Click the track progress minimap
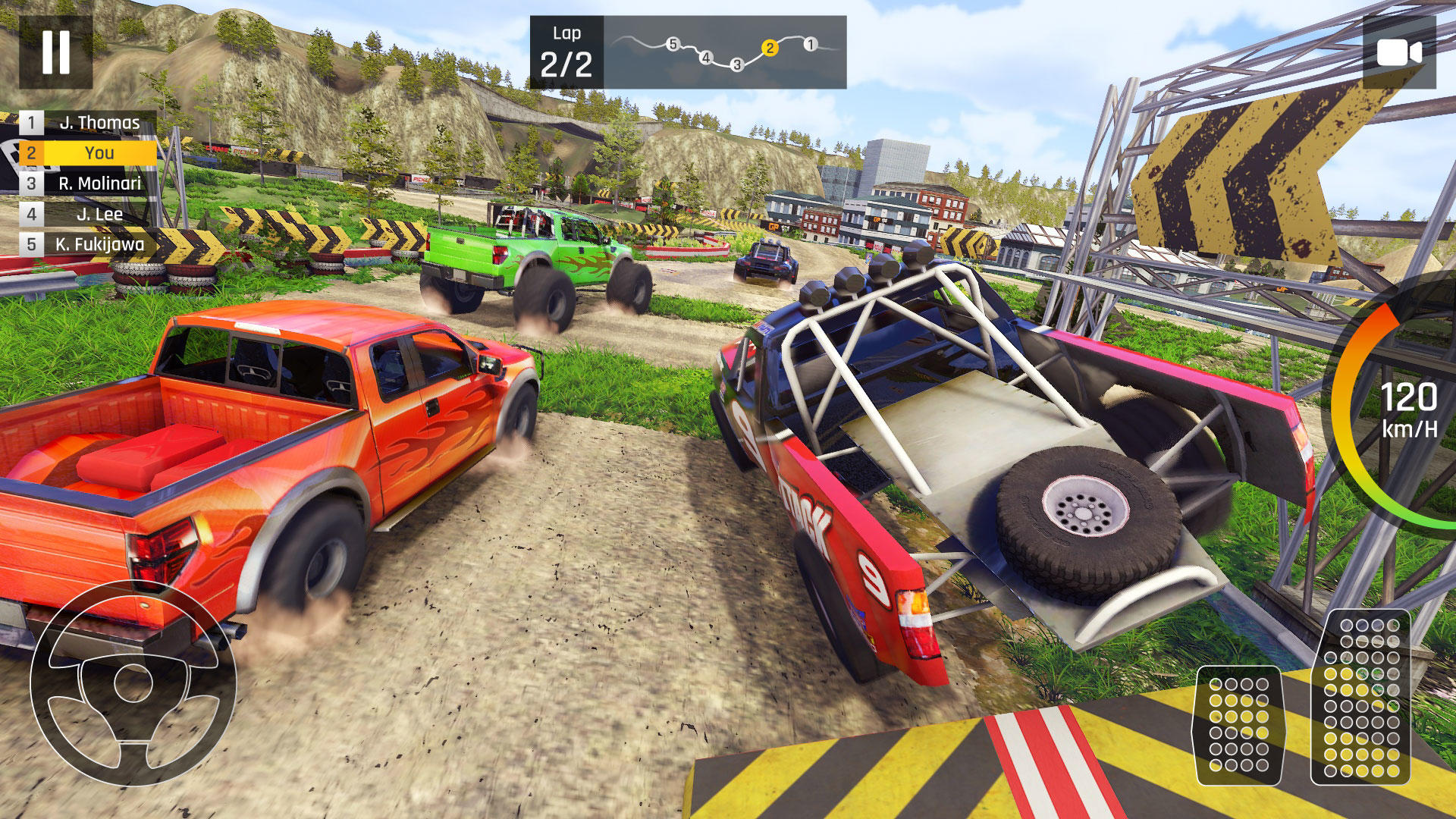 coord(724,52)
